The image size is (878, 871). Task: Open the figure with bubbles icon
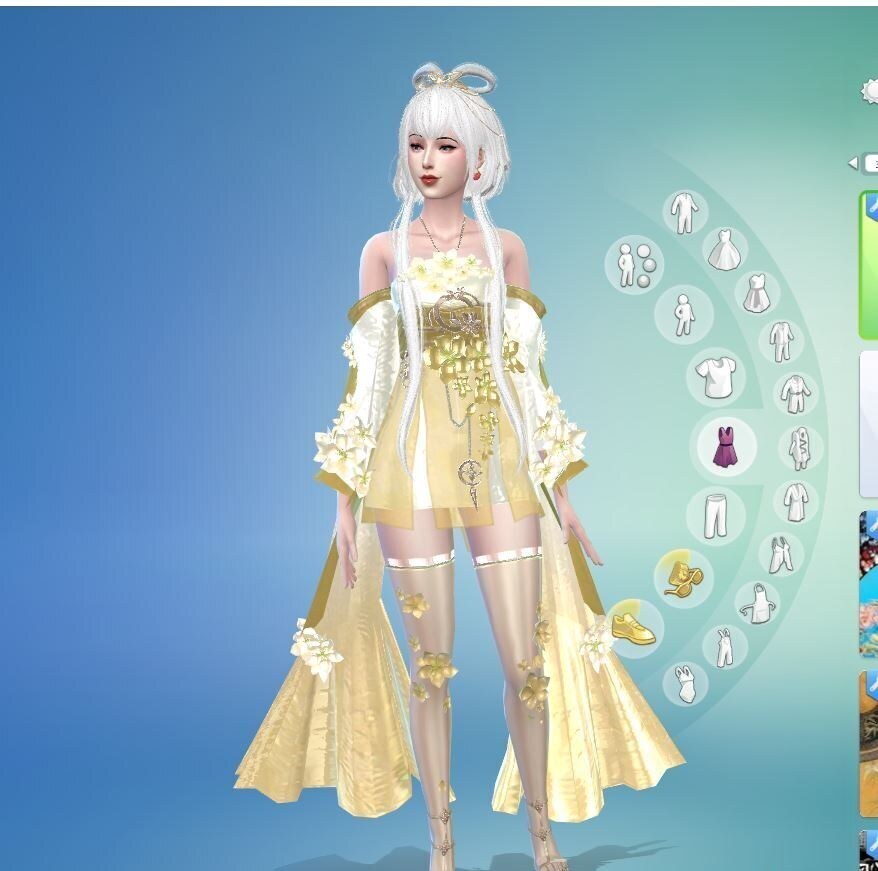pos(634,264)
